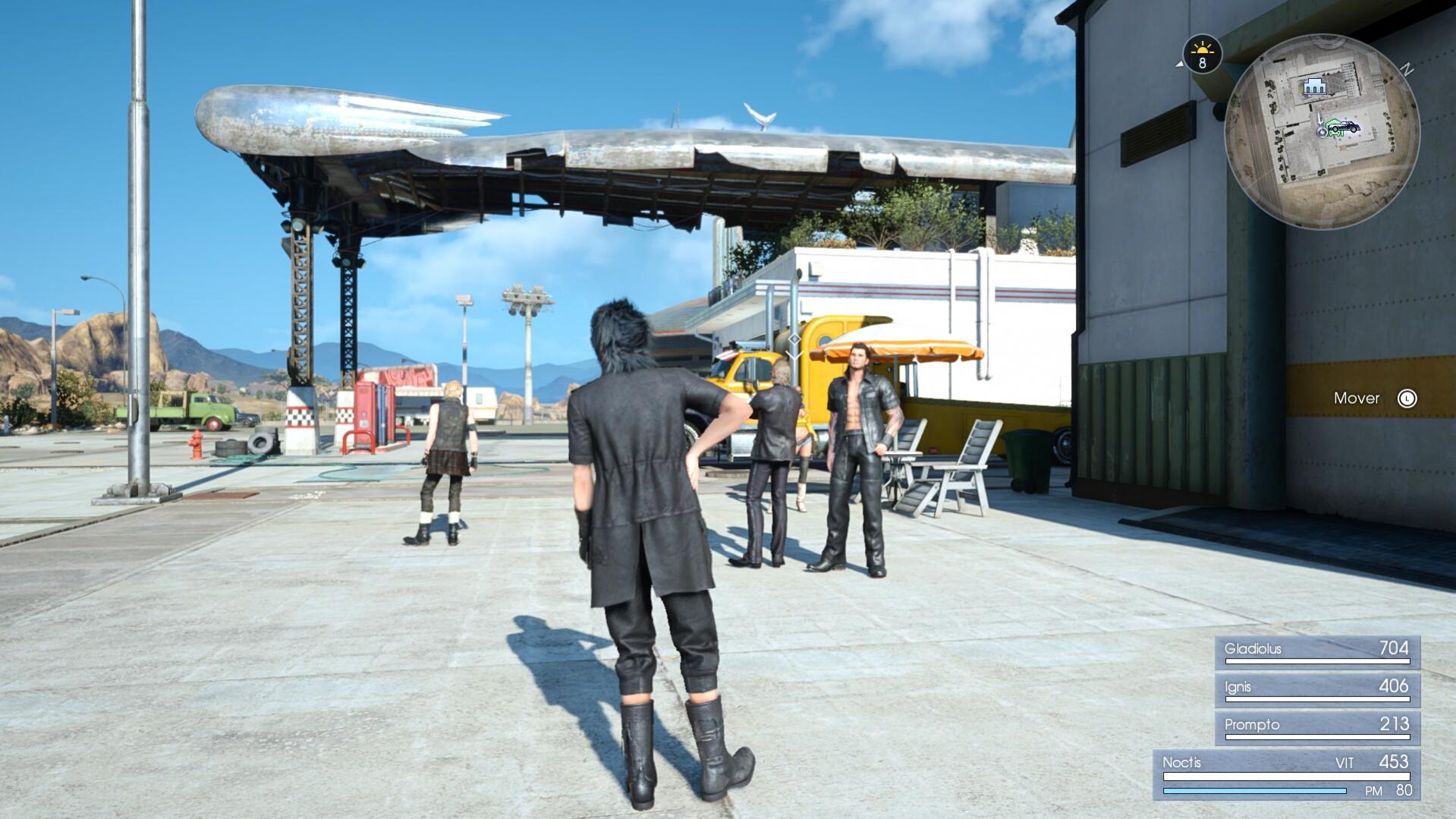Click the Regalia car icon on the minimap
This screenshot has height=819, width=1456.
coord(1347,127)
